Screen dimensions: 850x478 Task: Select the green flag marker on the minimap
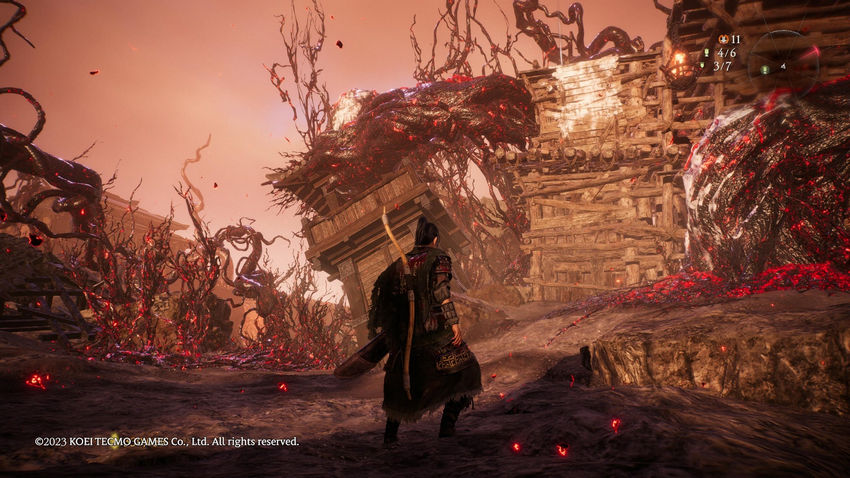click(765, 69)
